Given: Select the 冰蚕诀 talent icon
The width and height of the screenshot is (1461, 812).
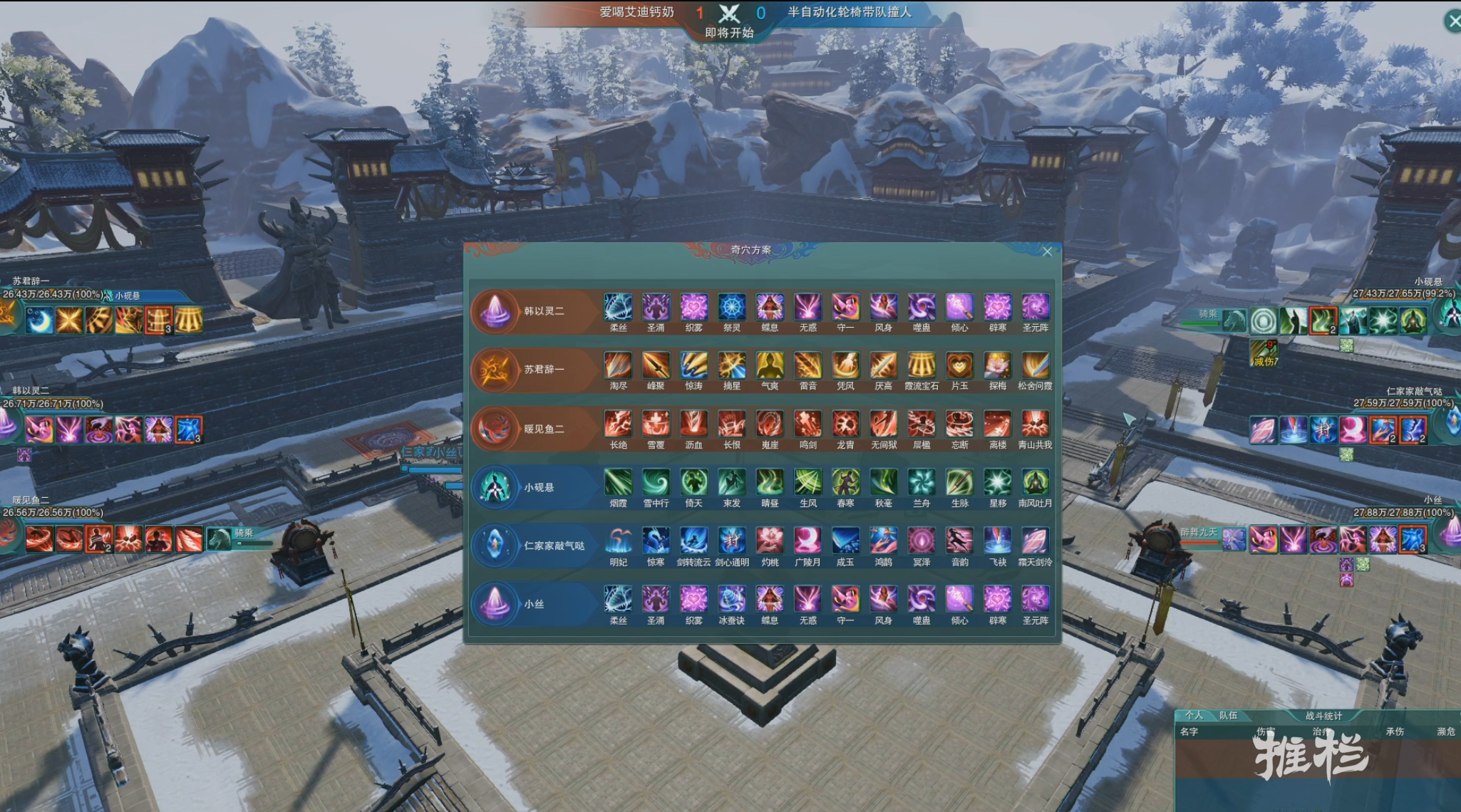Looking at the screenshot, I should point(732,600).
